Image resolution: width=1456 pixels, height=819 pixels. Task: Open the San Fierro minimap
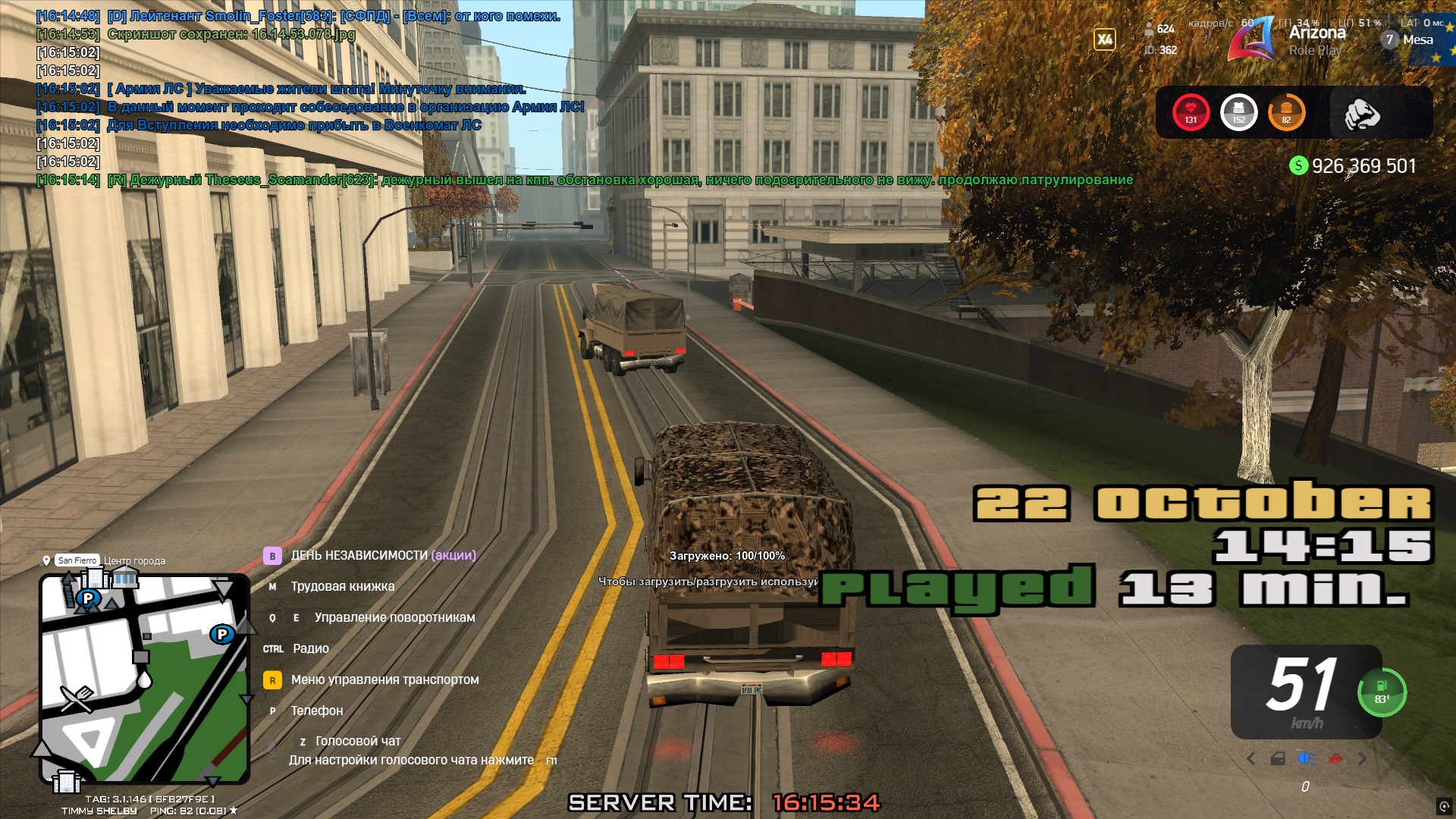pos(144,679)
